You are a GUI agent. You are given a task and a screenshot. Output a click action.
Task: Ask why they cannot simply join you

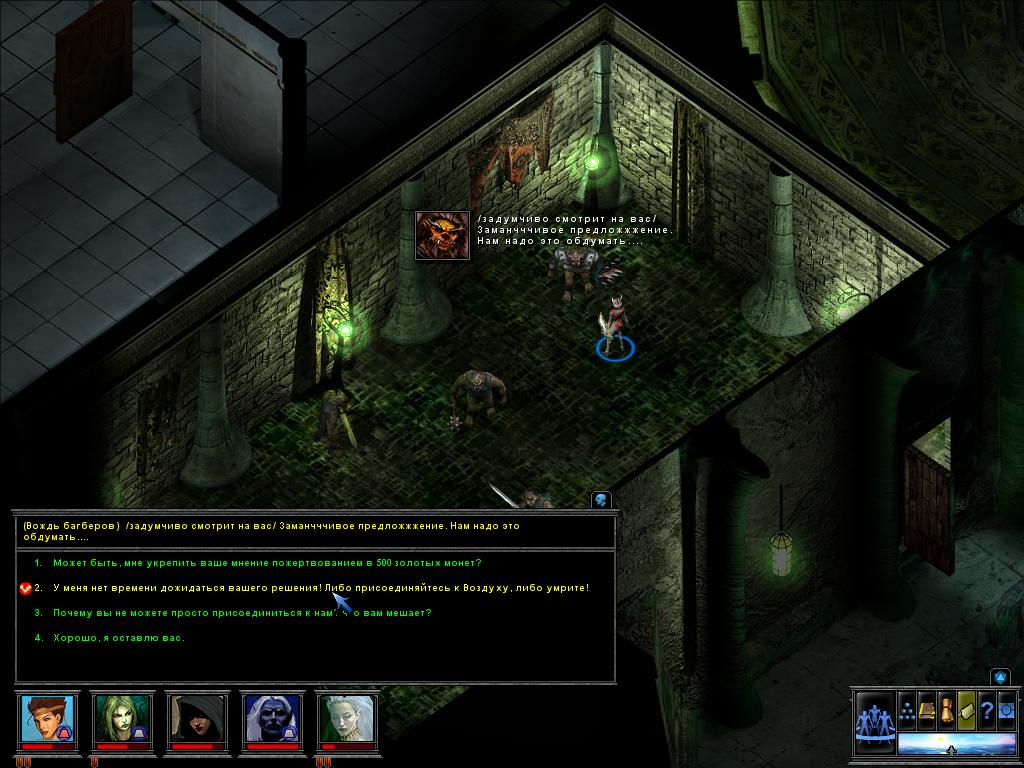[241, 612]
